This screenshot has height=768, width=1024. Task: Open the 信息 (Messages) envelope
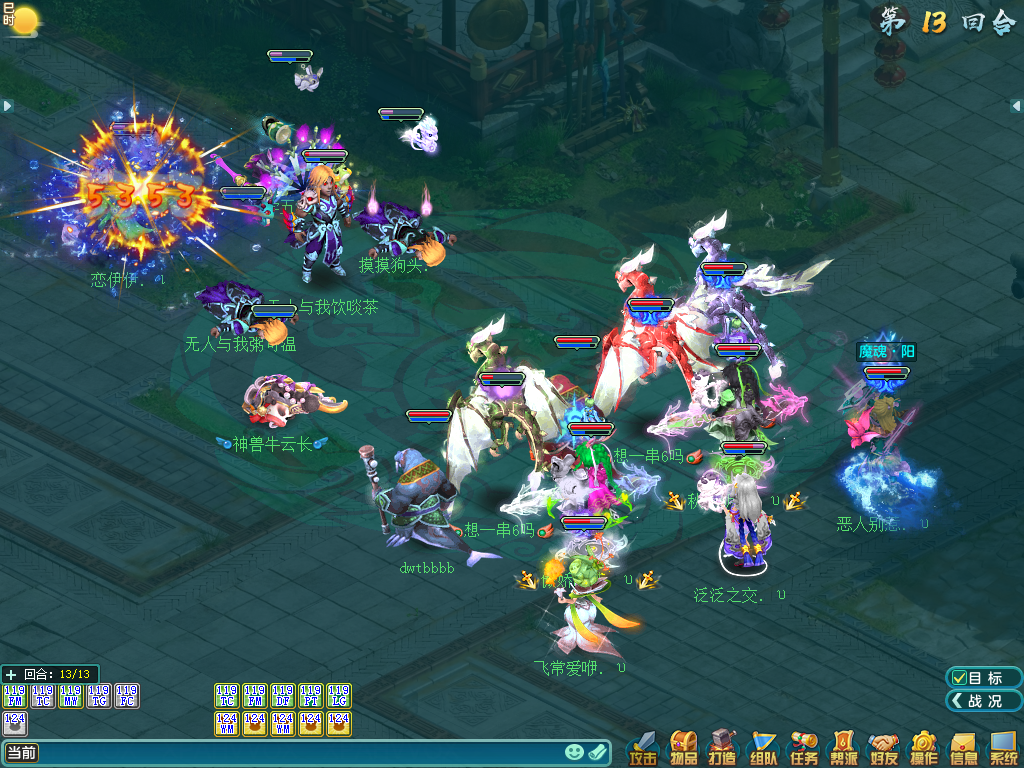click(x=963, y=748)
